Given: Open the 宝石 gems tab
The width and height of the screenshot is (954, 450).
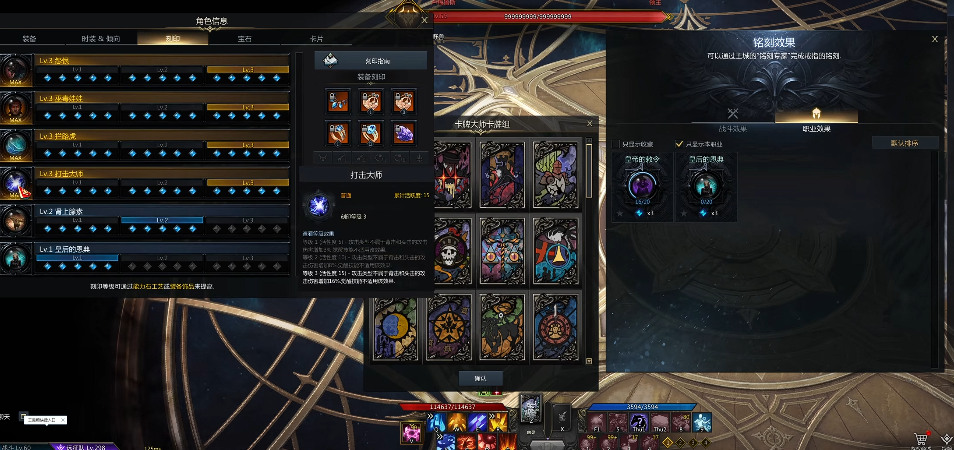Looking at the screenshot, I should 244,39.
